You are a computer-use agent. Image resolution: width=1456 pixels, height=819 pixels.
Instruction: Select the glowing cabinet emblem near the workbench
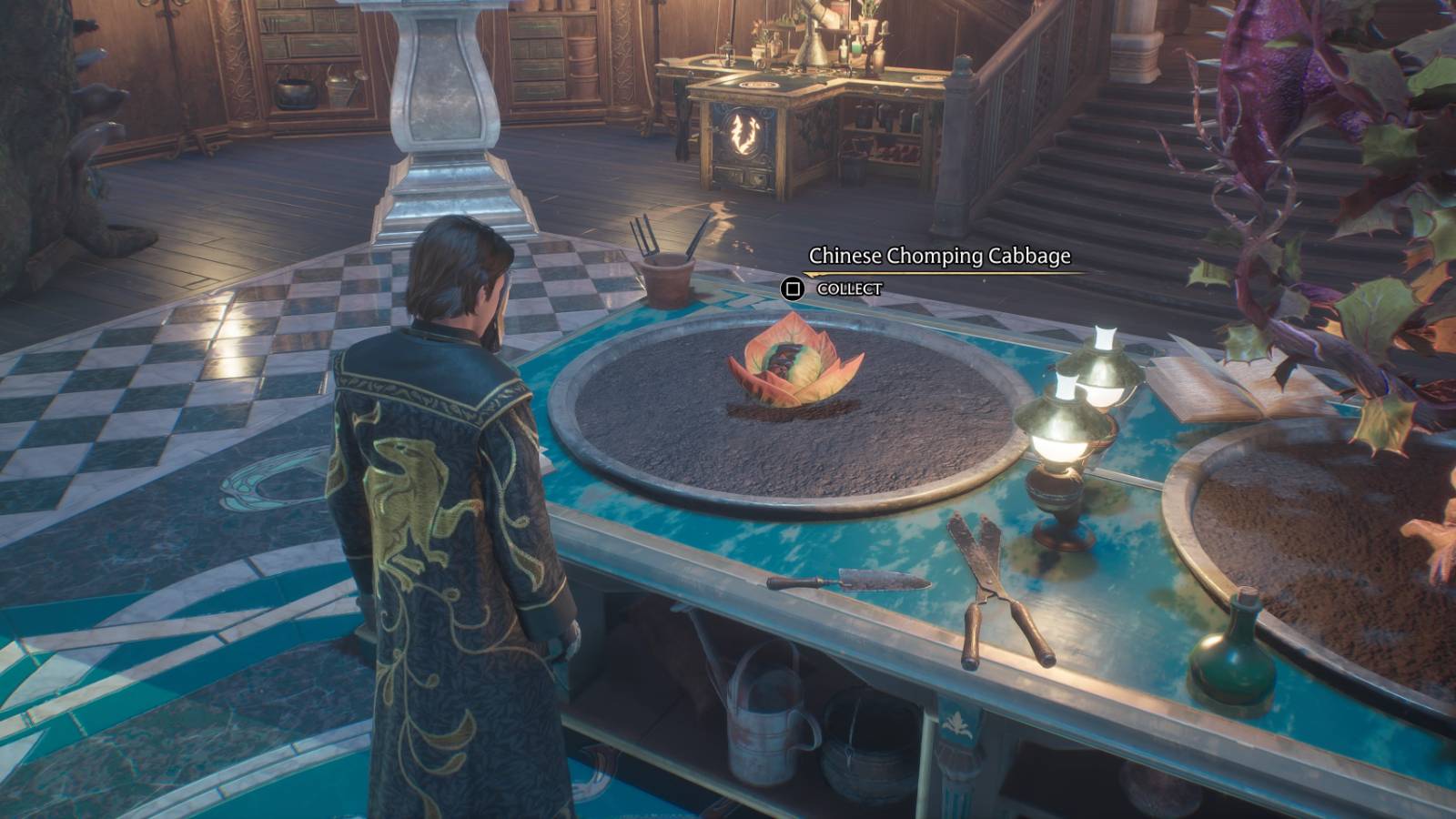click(x=746, y=132)
